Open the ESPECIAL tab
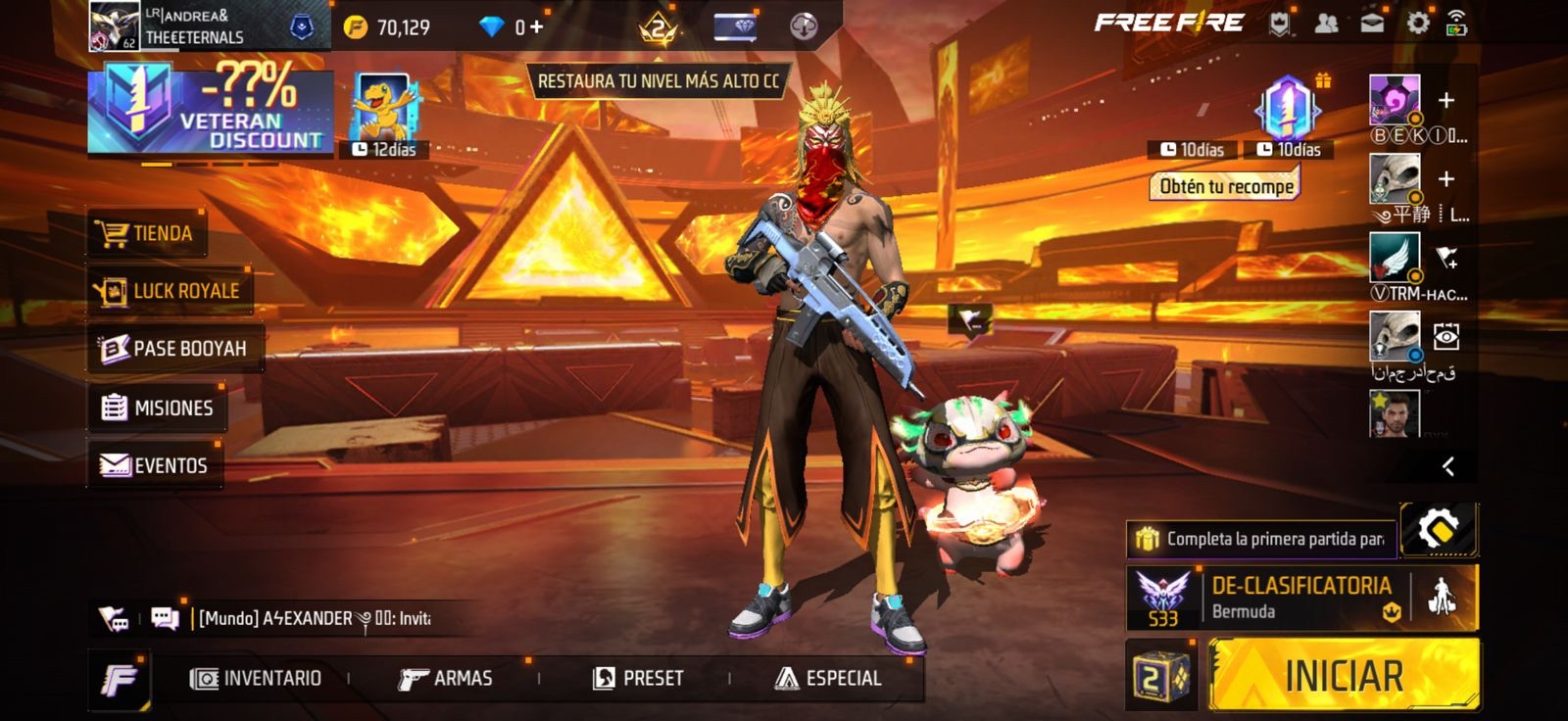1568x721 pixels. pos(829,678)
